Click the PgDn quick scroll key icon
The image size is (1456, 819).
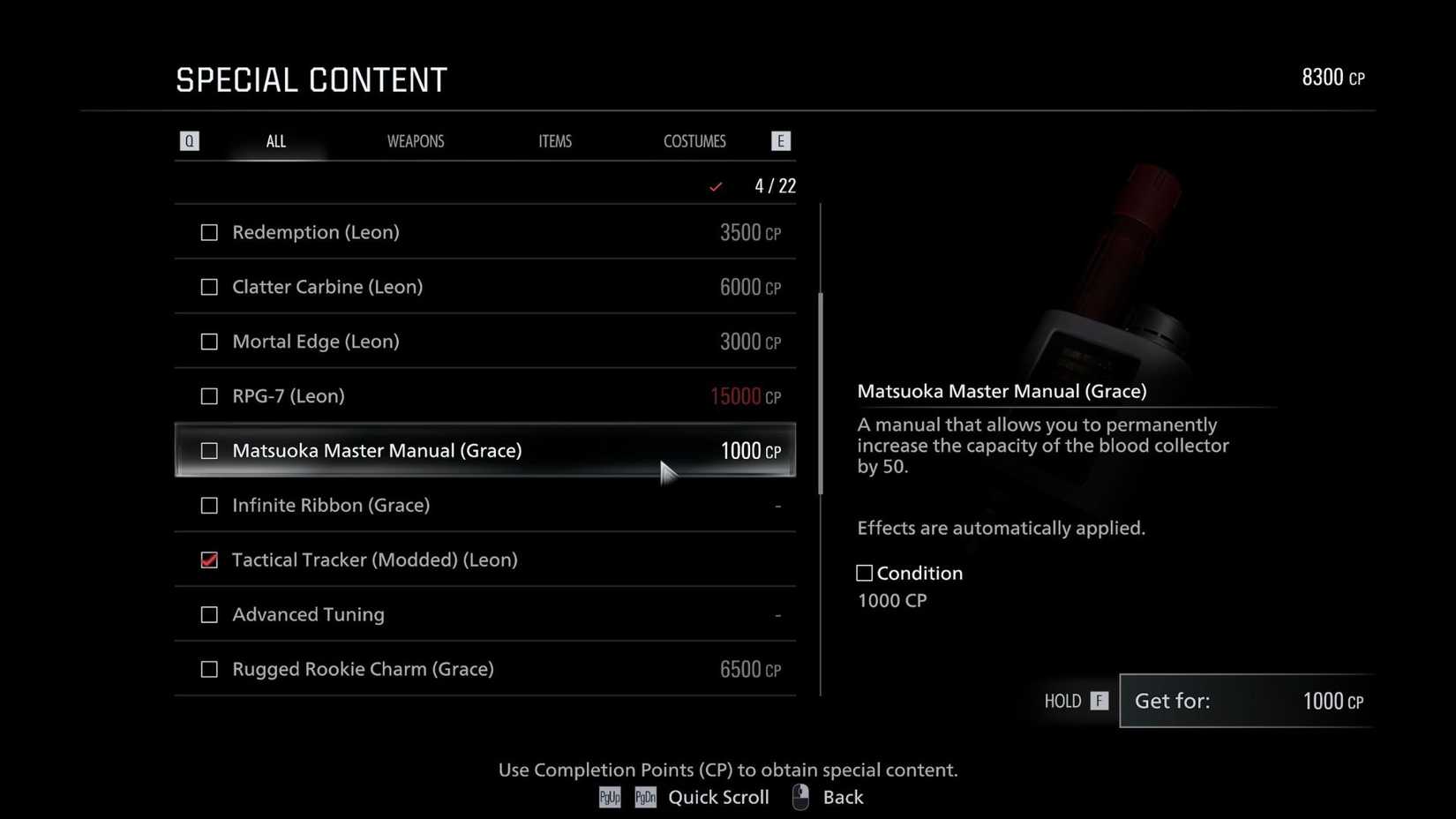[645, 797]
